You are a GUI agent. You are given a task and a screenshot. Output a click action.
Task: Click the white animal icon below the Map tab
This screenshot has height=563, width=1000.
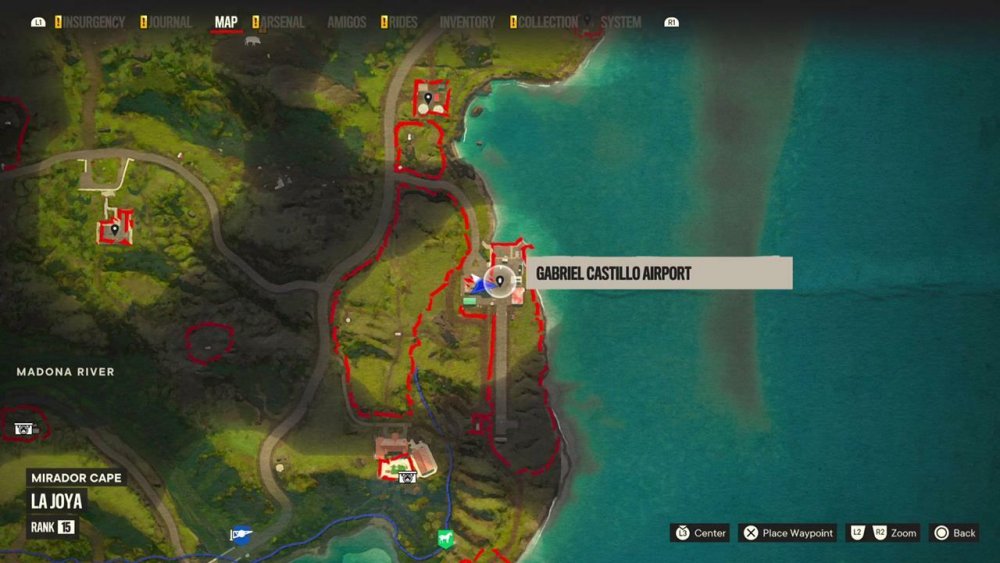click(251, 42)
